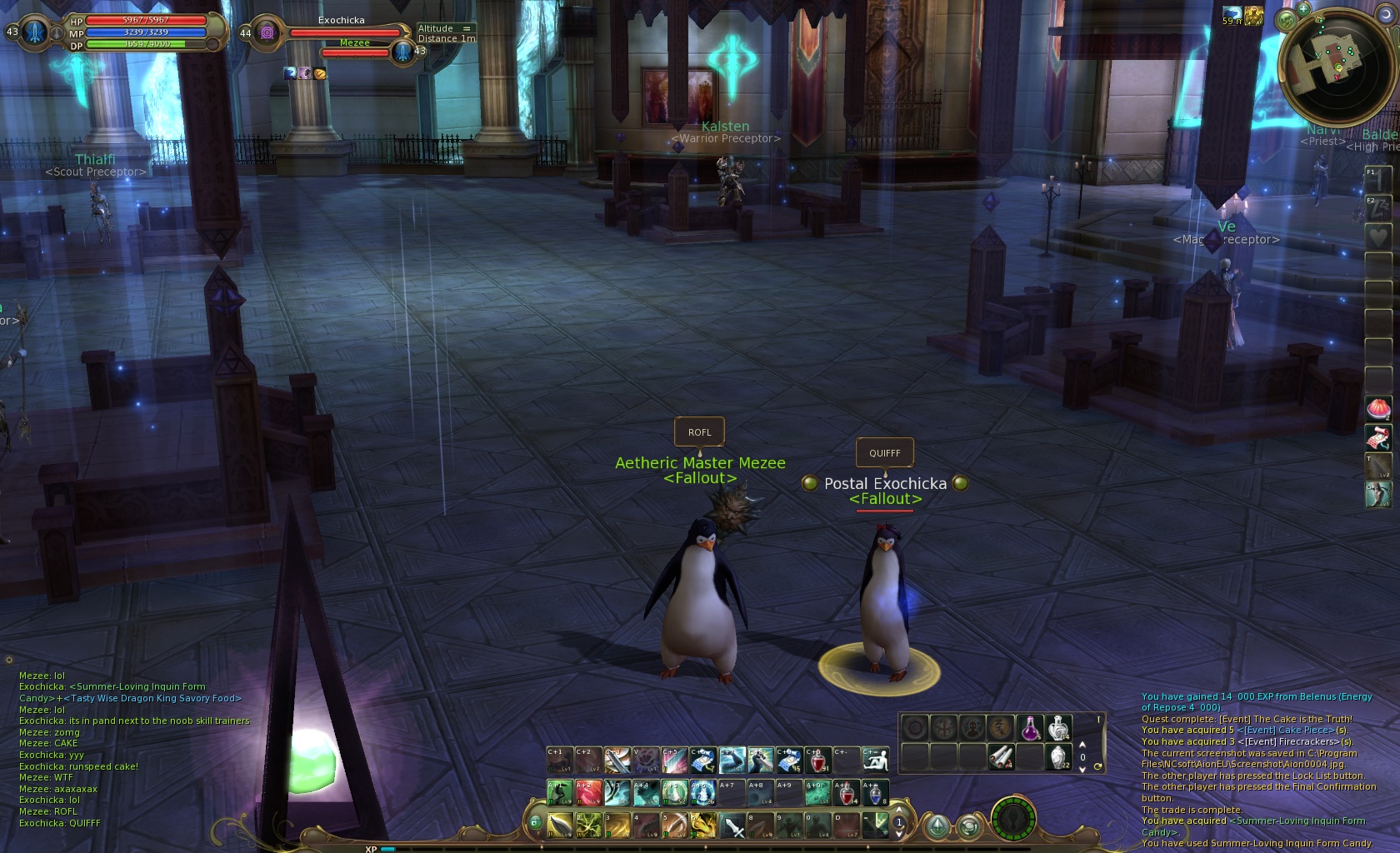1400x853 pixels.
Task: Click the blue potion in slot A+=
Action: 875,793
